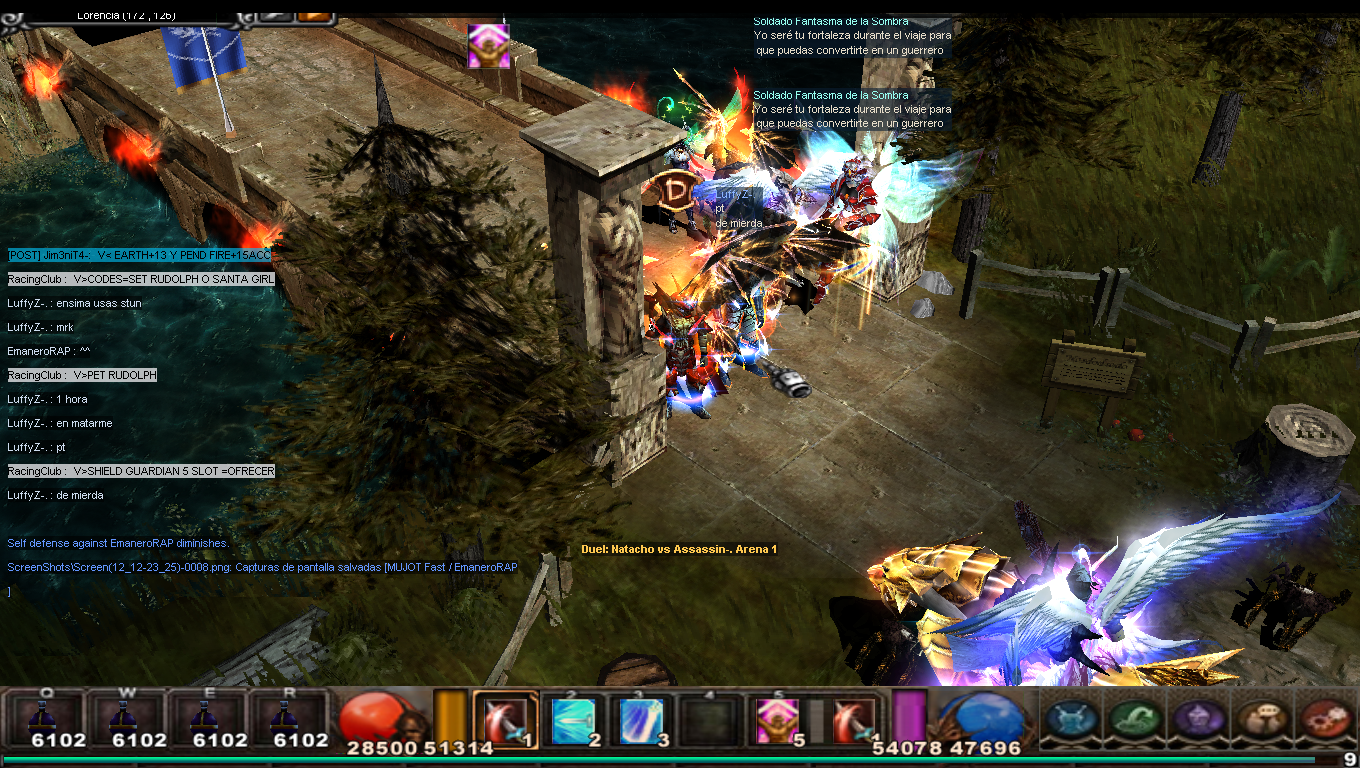Use the potion in the Q slot
This screenshot has width=1360, height=768.
point(43,718)
